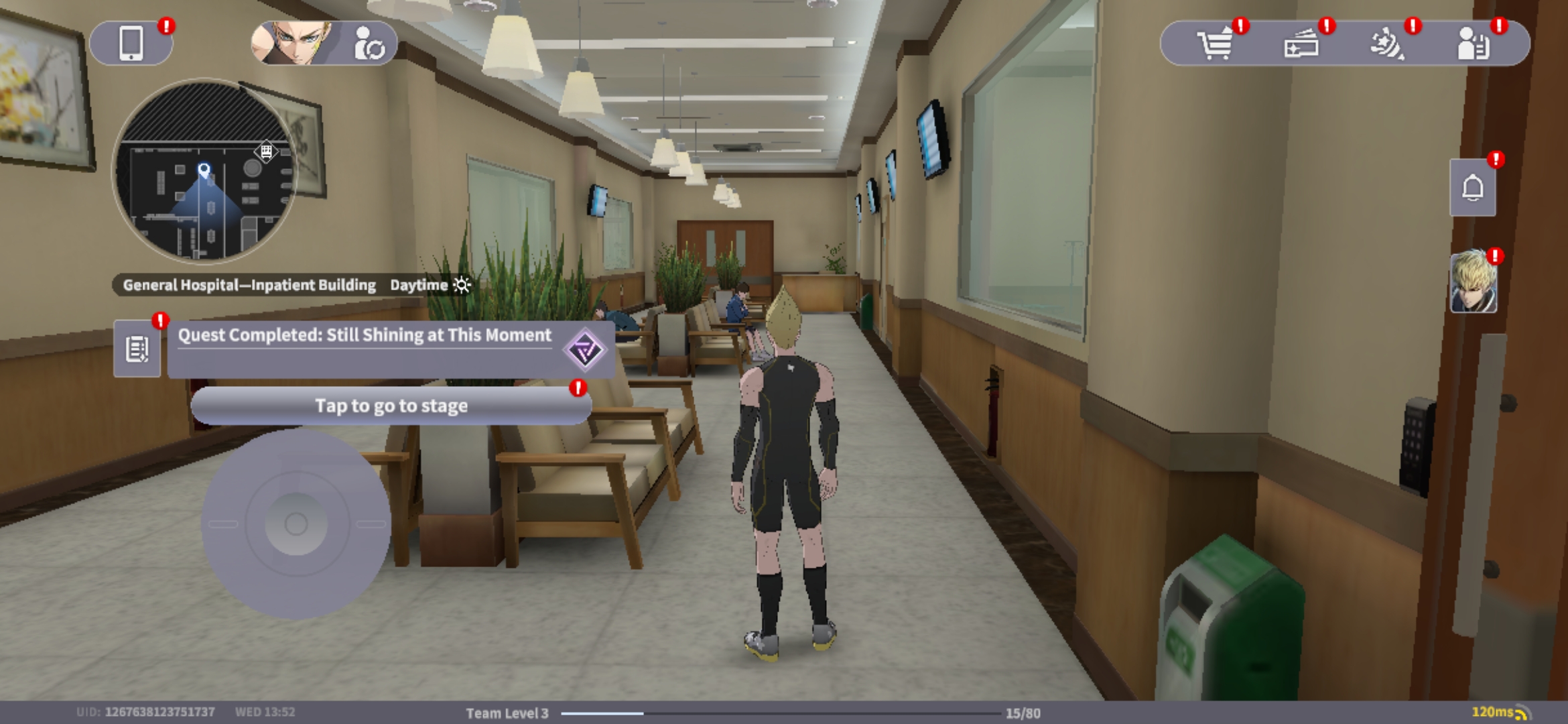Open the circular minimap
The image size is (1568, 724).
204,171
